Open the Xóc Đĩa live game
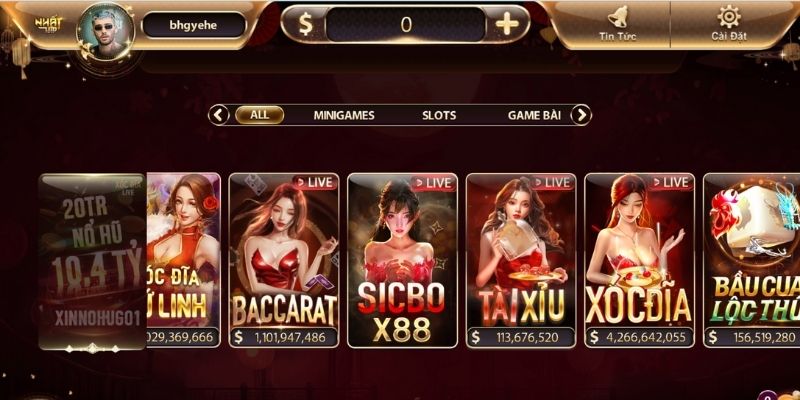This screenshot has width=800, height=400. (x=639, y=260)
